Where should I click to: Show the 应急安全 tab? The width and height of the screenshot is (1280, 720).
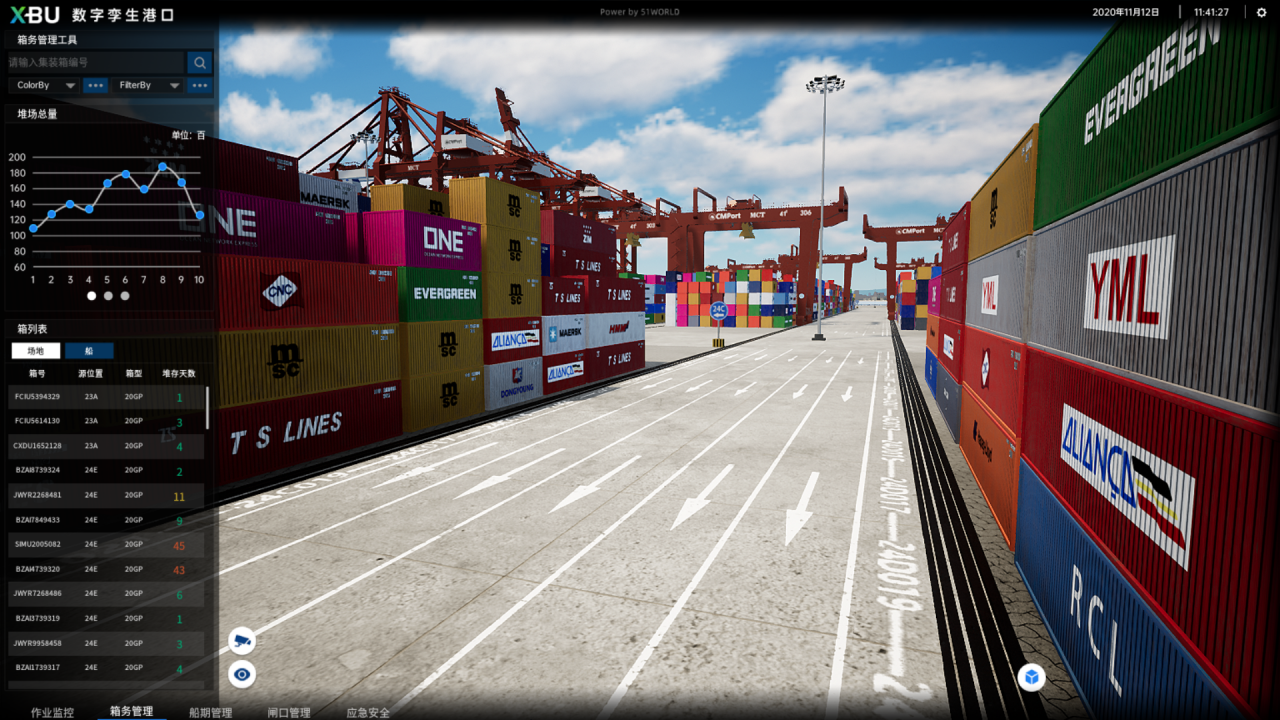point(368,712)
